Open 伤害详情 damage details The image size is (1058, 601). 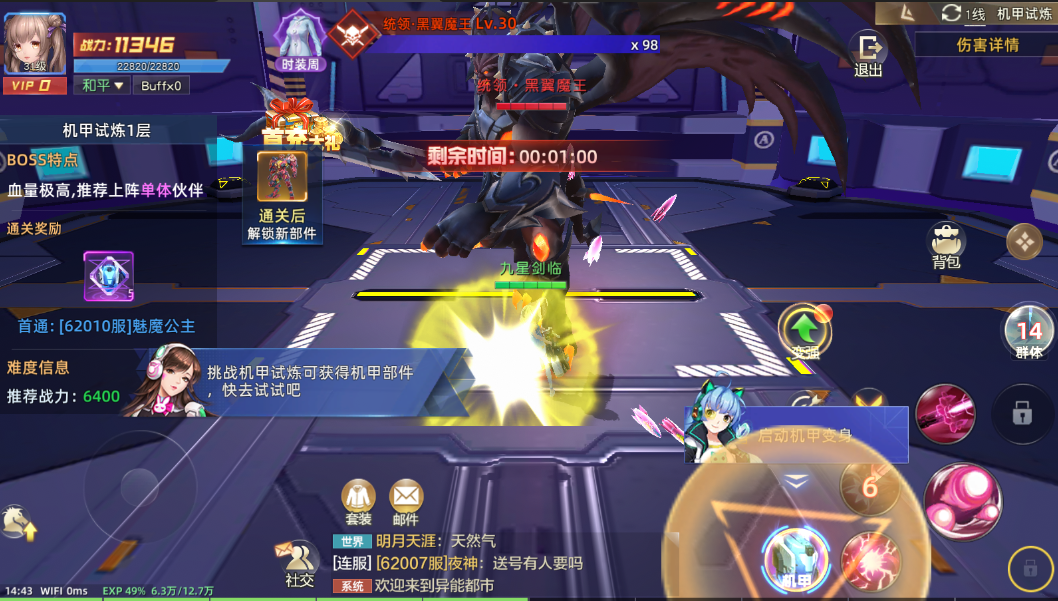986,45
